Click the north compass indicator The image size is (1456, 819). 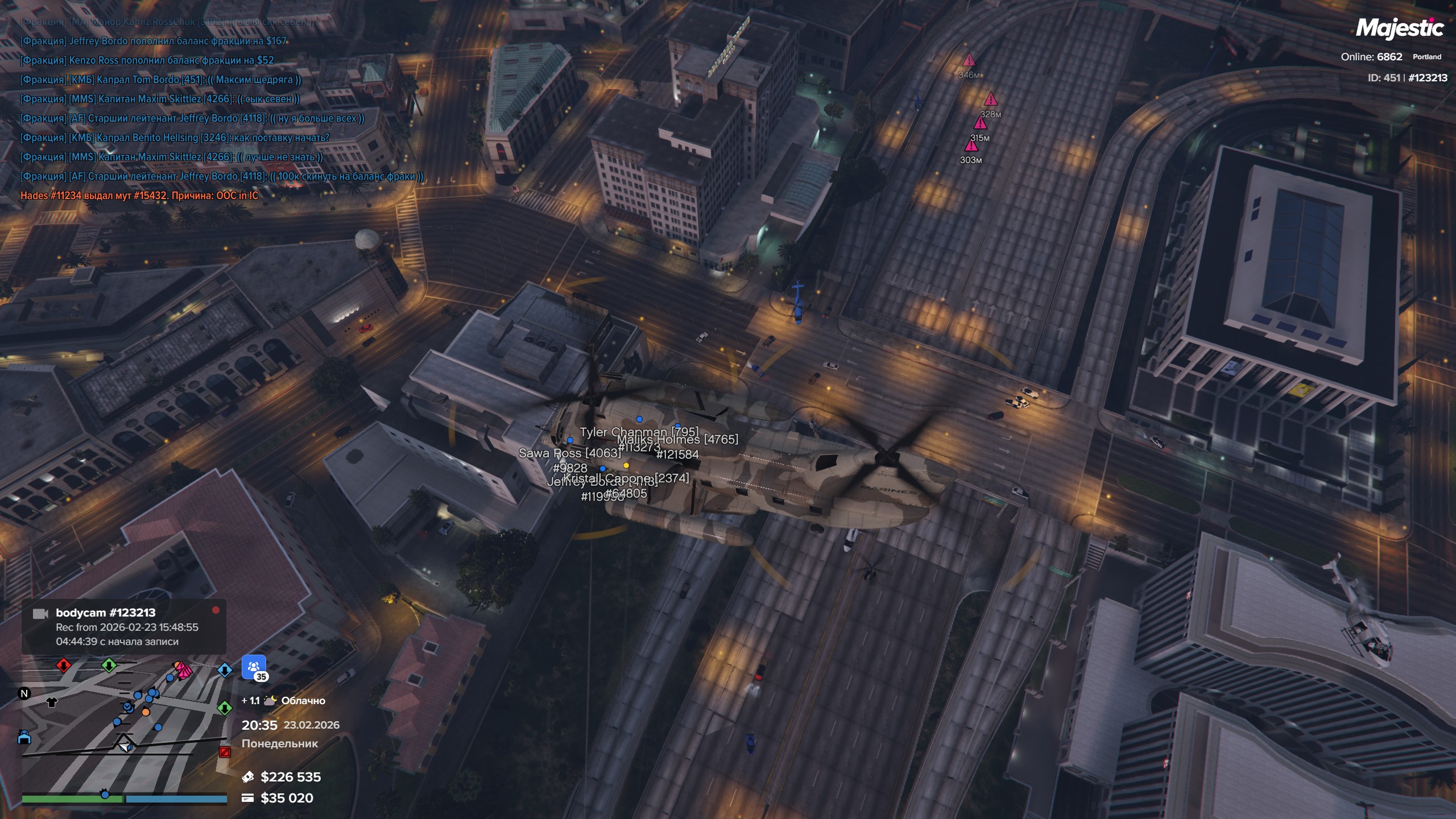coord(24,693)
